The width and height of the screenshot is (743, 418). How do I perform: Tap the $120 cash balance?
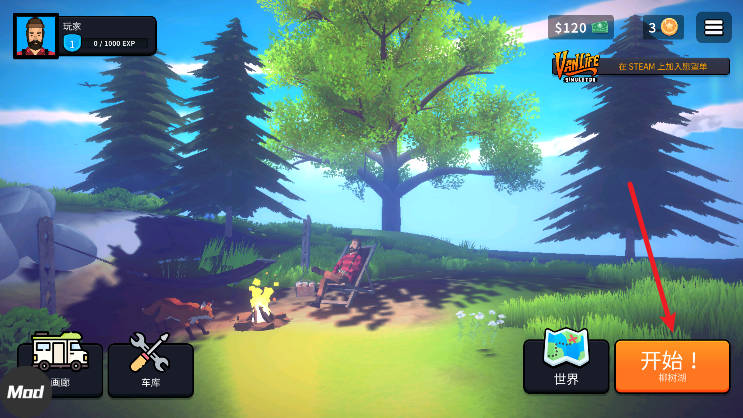(580, 27)
